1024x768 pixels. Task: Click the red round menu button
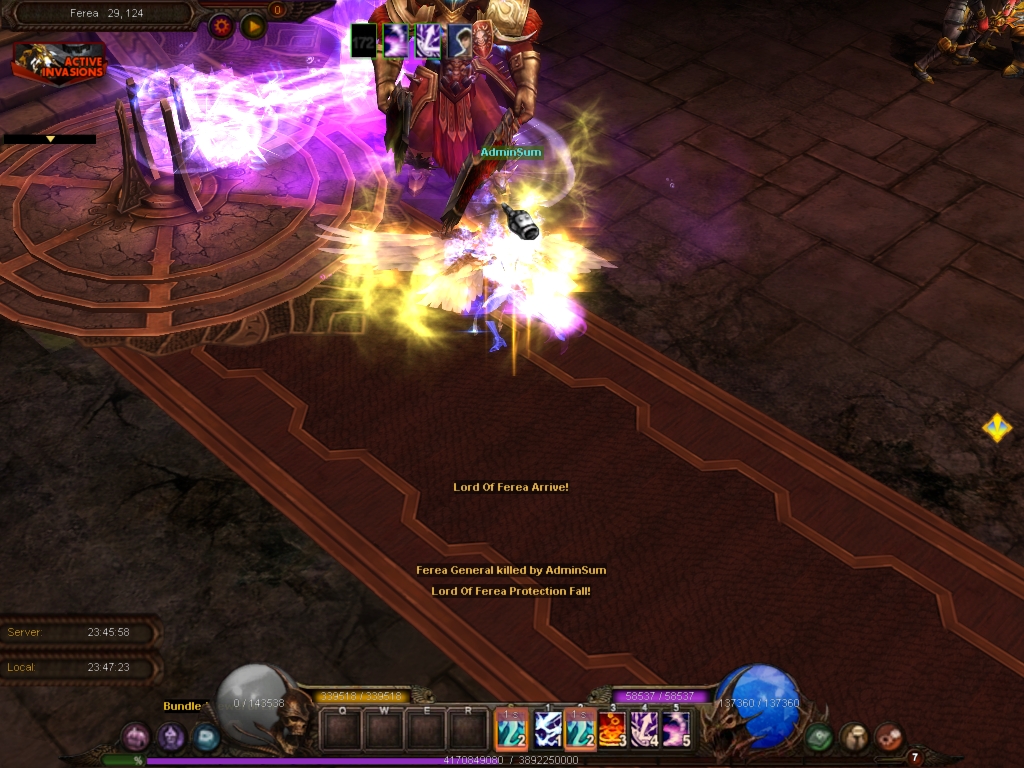pyautogui.click(x=888, y=738)
